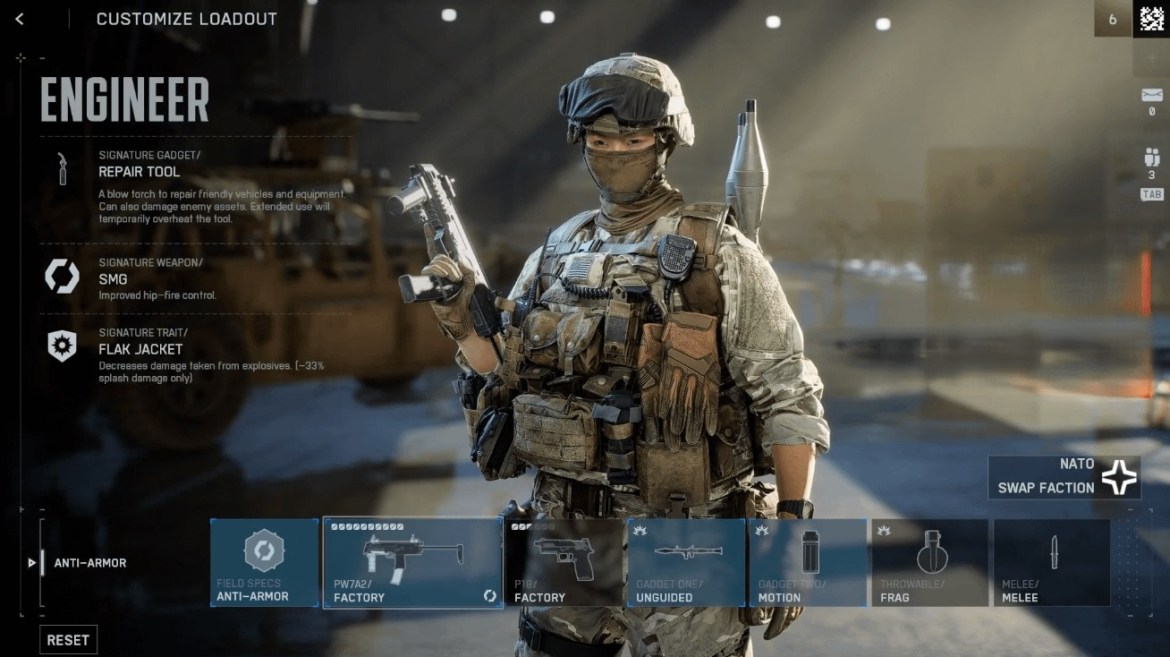Open the squad members icon

tap(1151, 158)
